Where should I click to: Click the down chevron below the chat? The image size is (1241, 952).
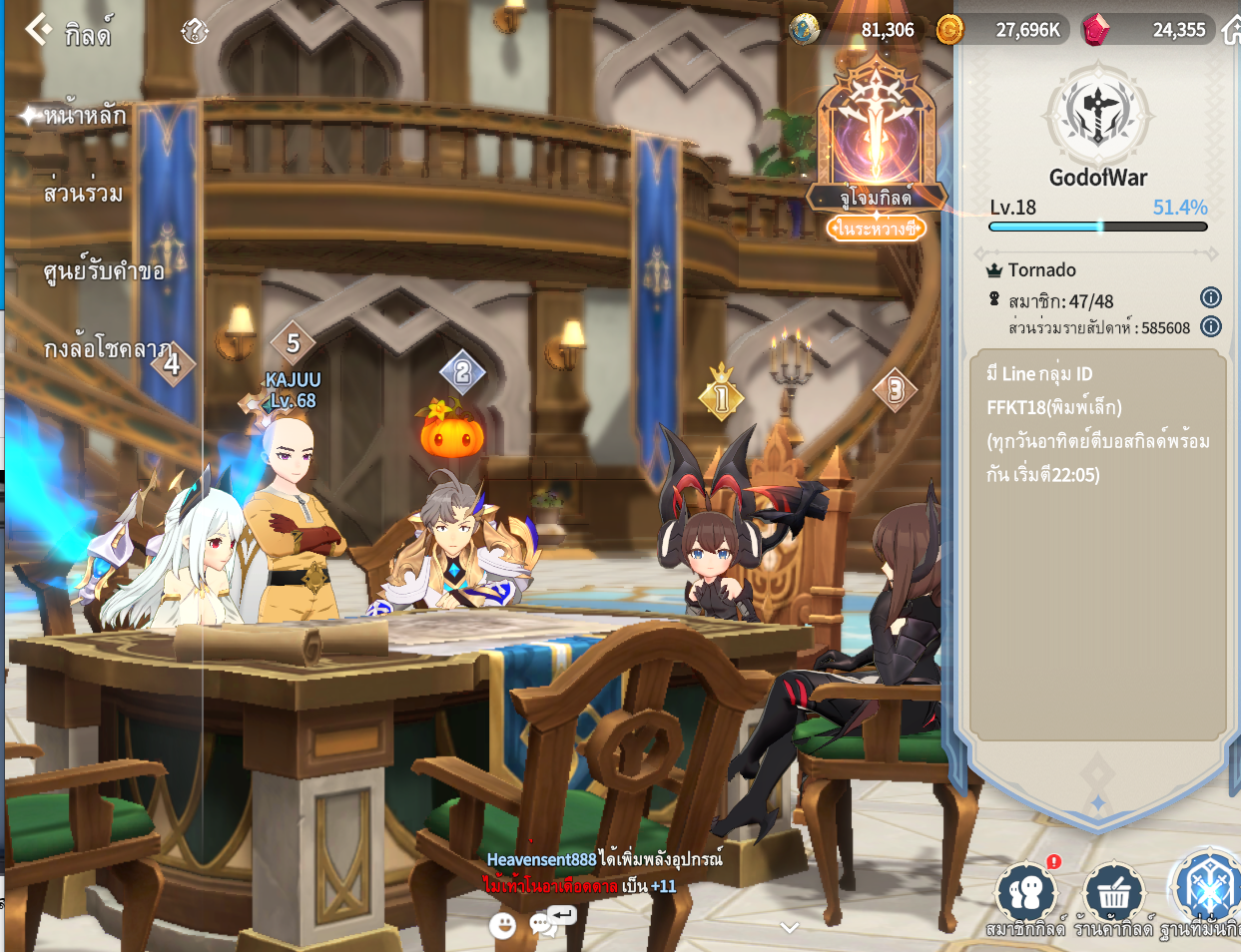coord(790,927)
